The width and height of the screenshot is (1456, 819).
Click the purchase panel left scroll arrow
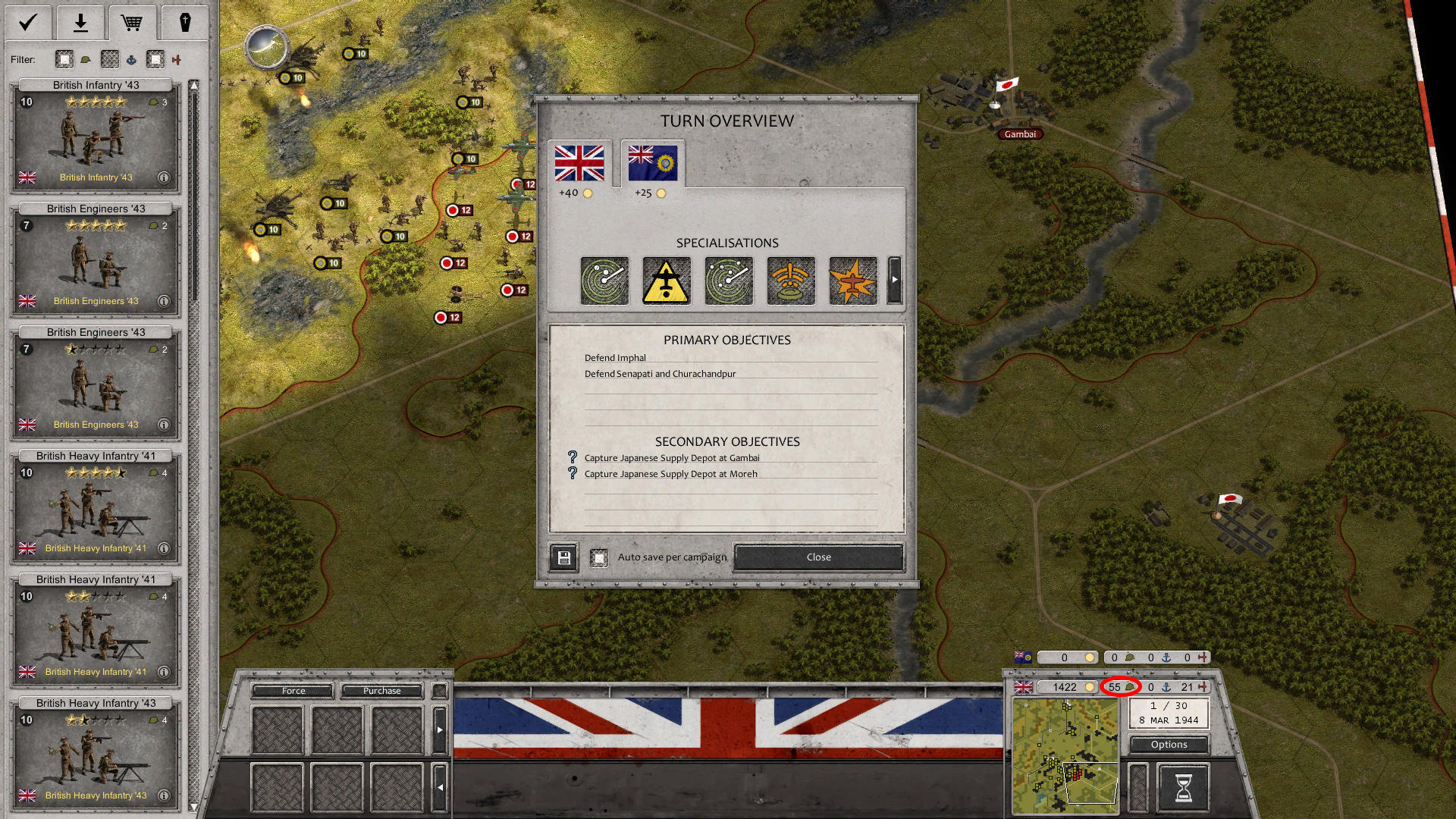[x=441, y=787]
